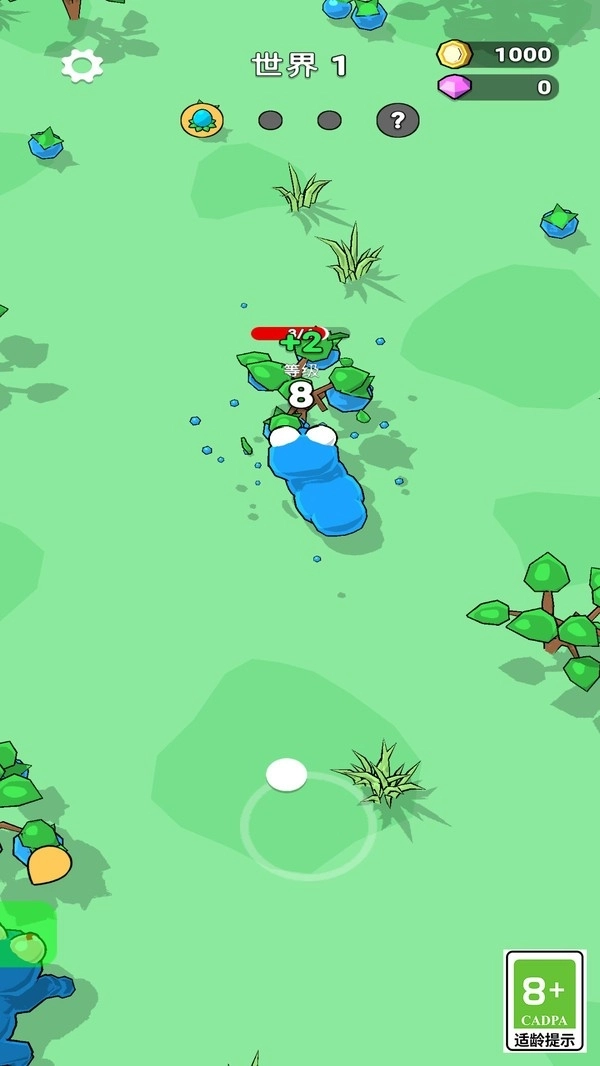Tap the pink gem currency icon

click(x=455, y=87)
